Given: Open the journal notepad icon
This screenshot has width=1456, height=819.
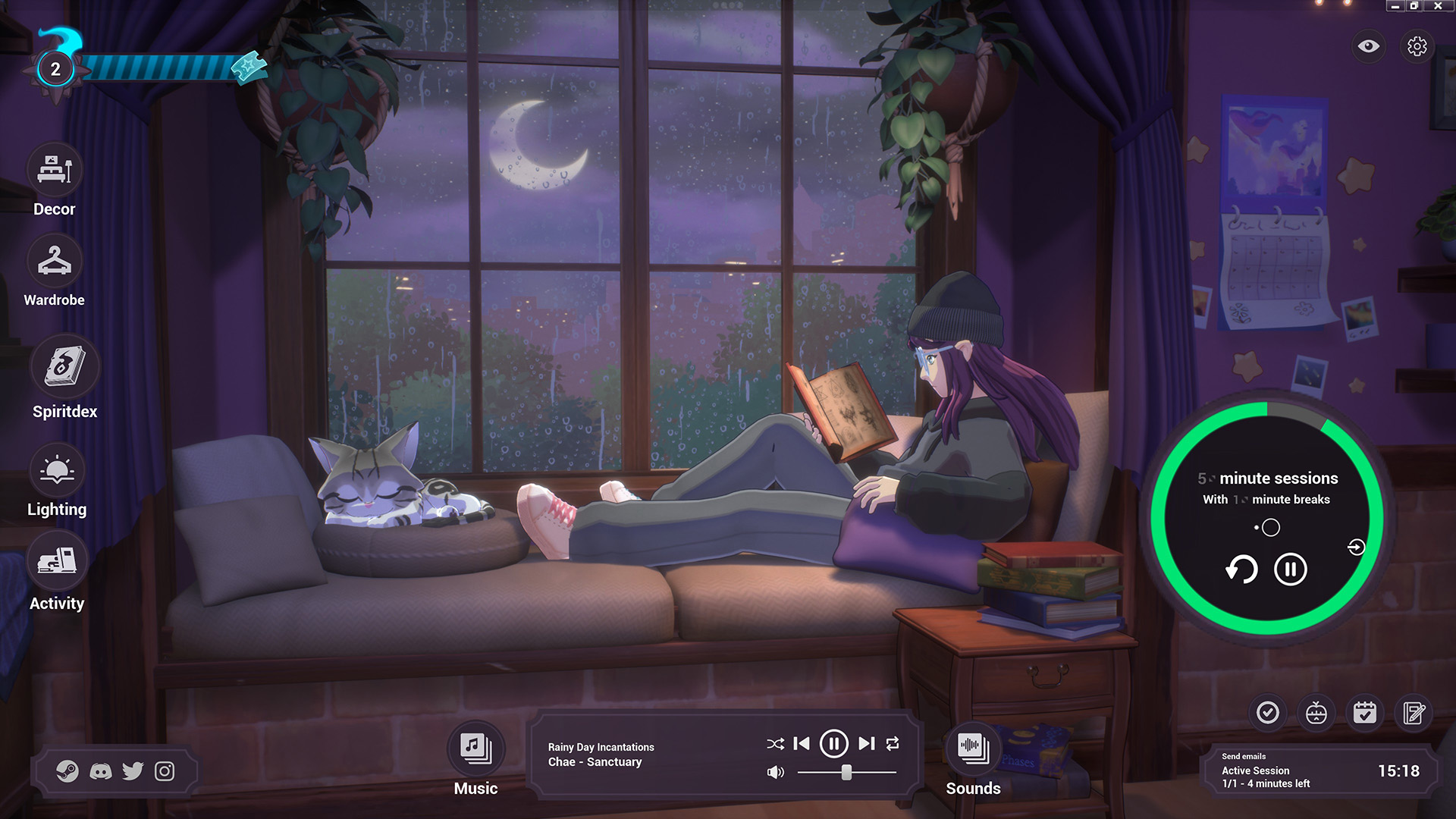Looking at the screenshot, I should 1414,713.
